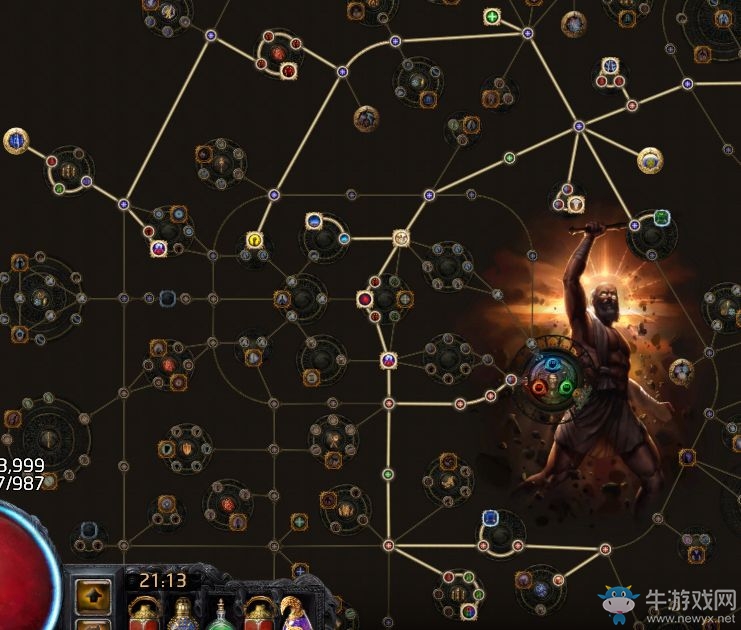741x630 pixels.
Task: Select the blue mana flask slot
Action: (x=184, y=610)
